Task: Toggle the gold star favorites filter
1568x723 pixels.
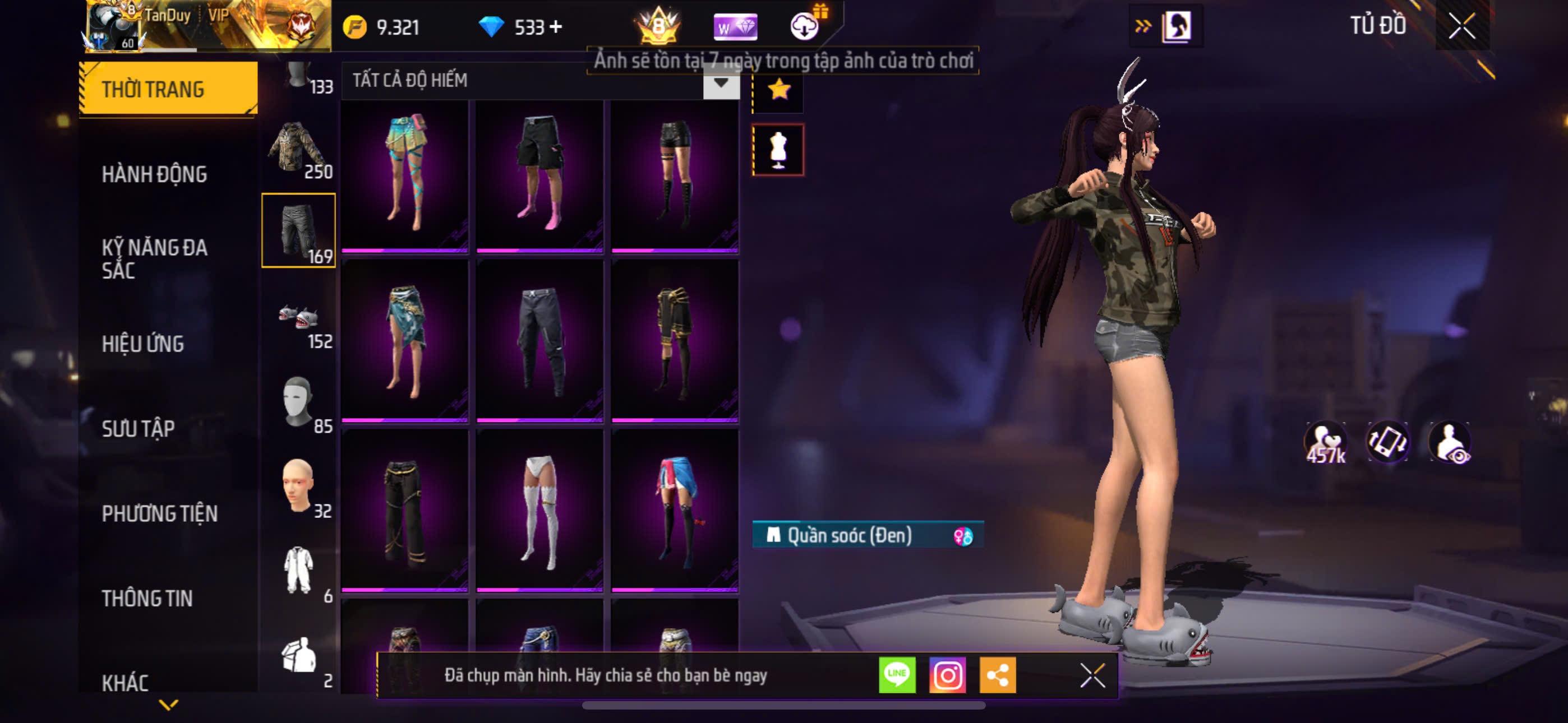Action: click(x=778, y=91)
